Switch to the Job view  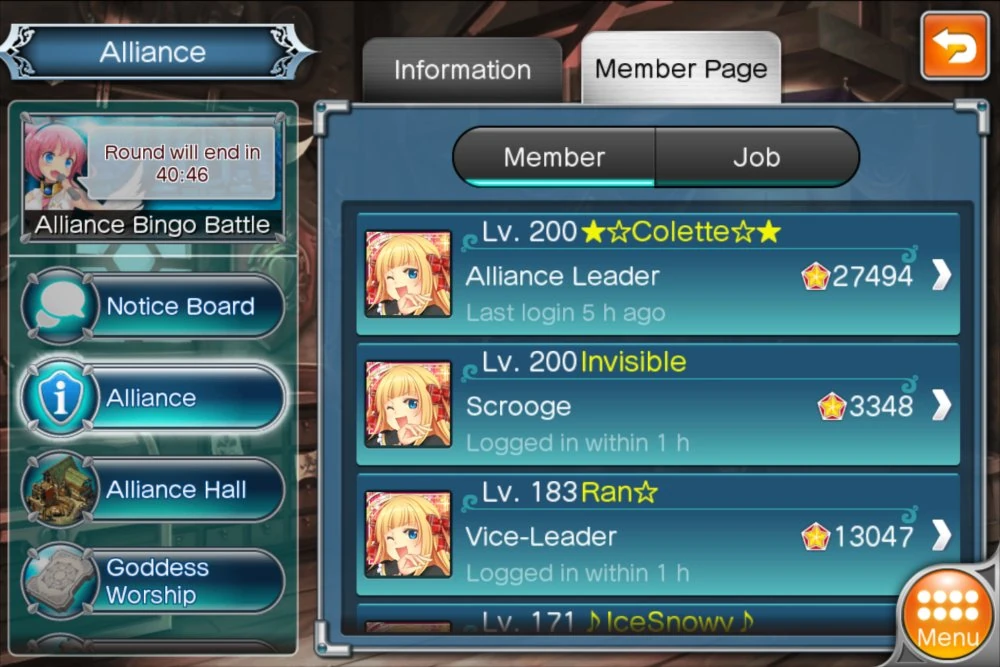[756, 157]
